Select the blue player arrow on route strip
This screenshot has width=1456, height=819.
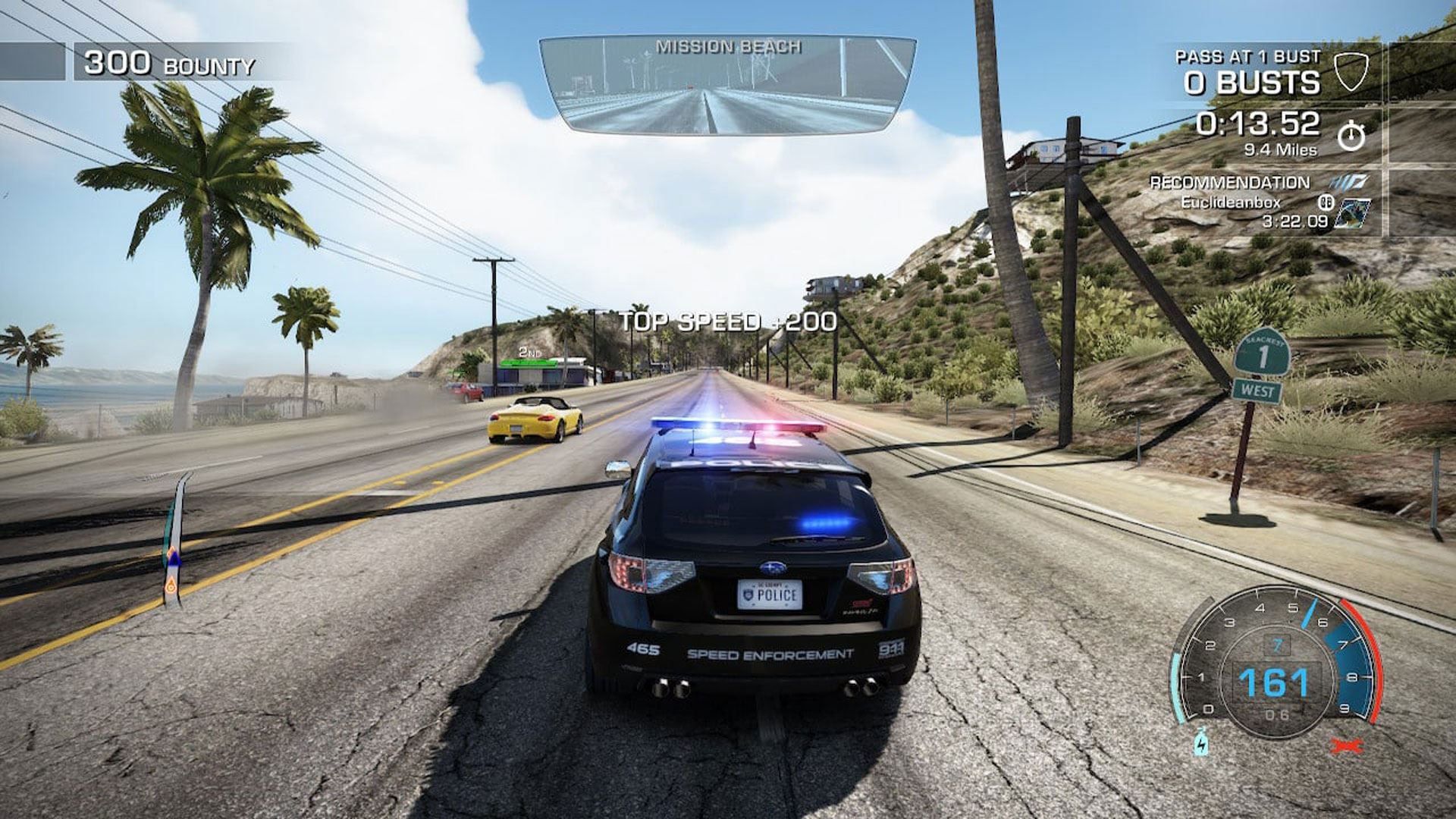tap(174, 560)
